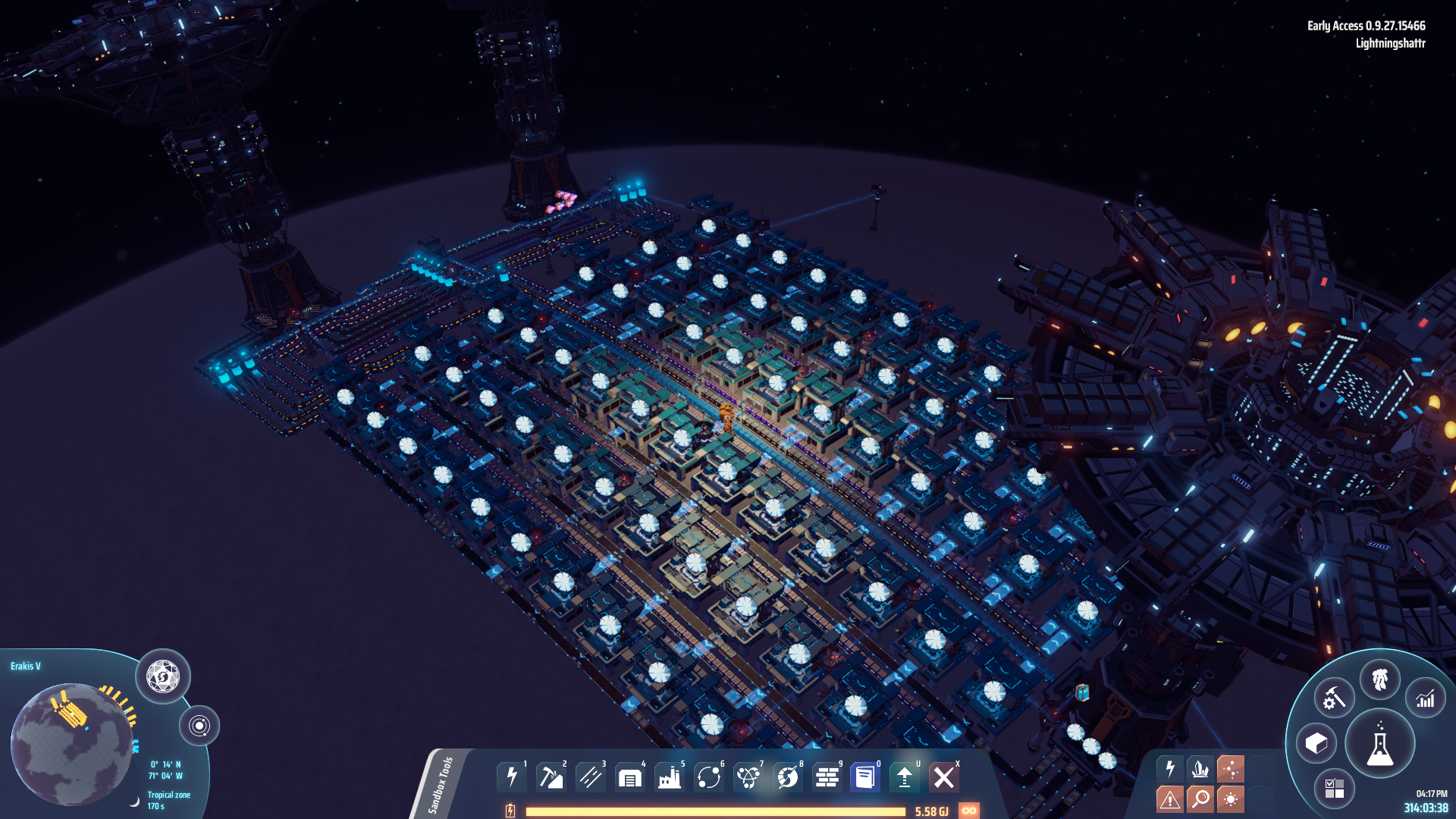Select the brick foundation build category
This screenshot has height=819, width=1456.
[x=827, y=777]
